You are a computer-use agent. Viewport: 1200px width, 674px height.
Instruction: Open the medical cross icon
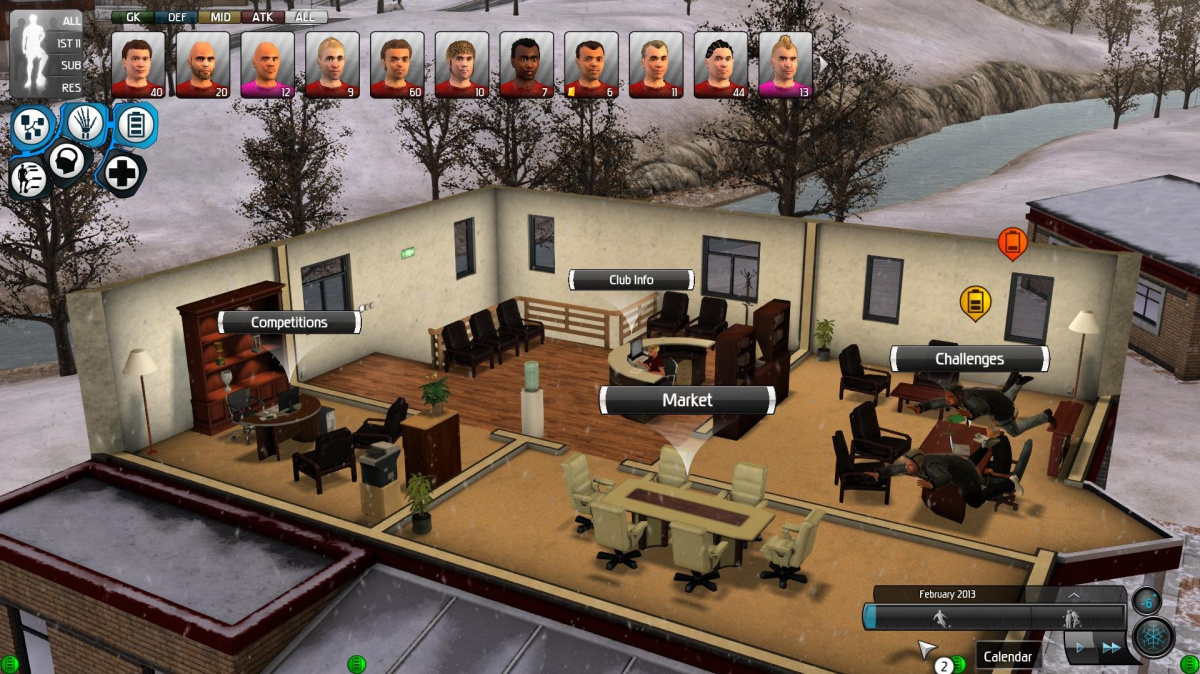(122, 174)
